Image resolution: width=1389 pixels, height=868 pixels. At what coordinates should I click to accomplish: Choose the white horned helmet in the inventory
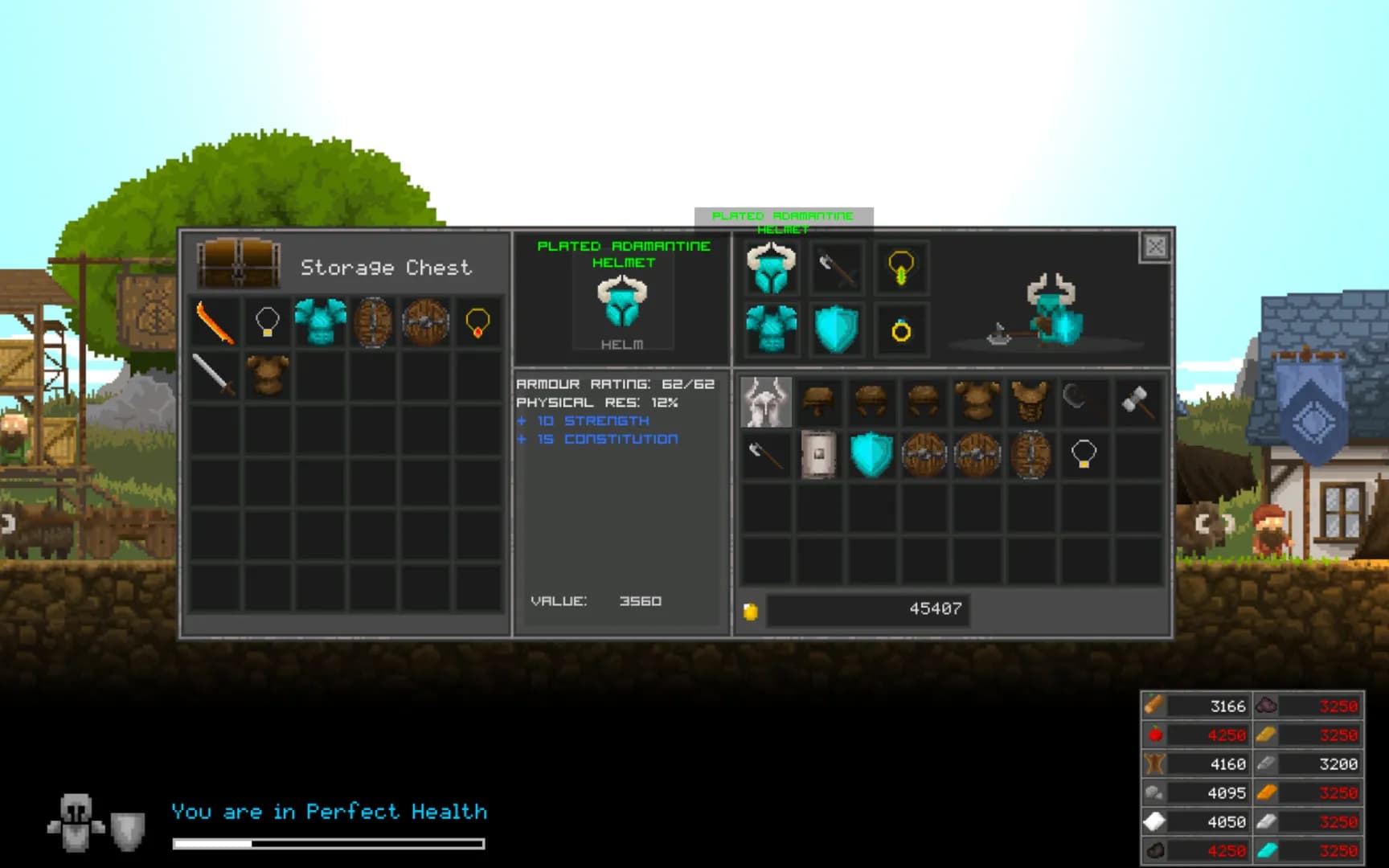[x=766, y=402]
